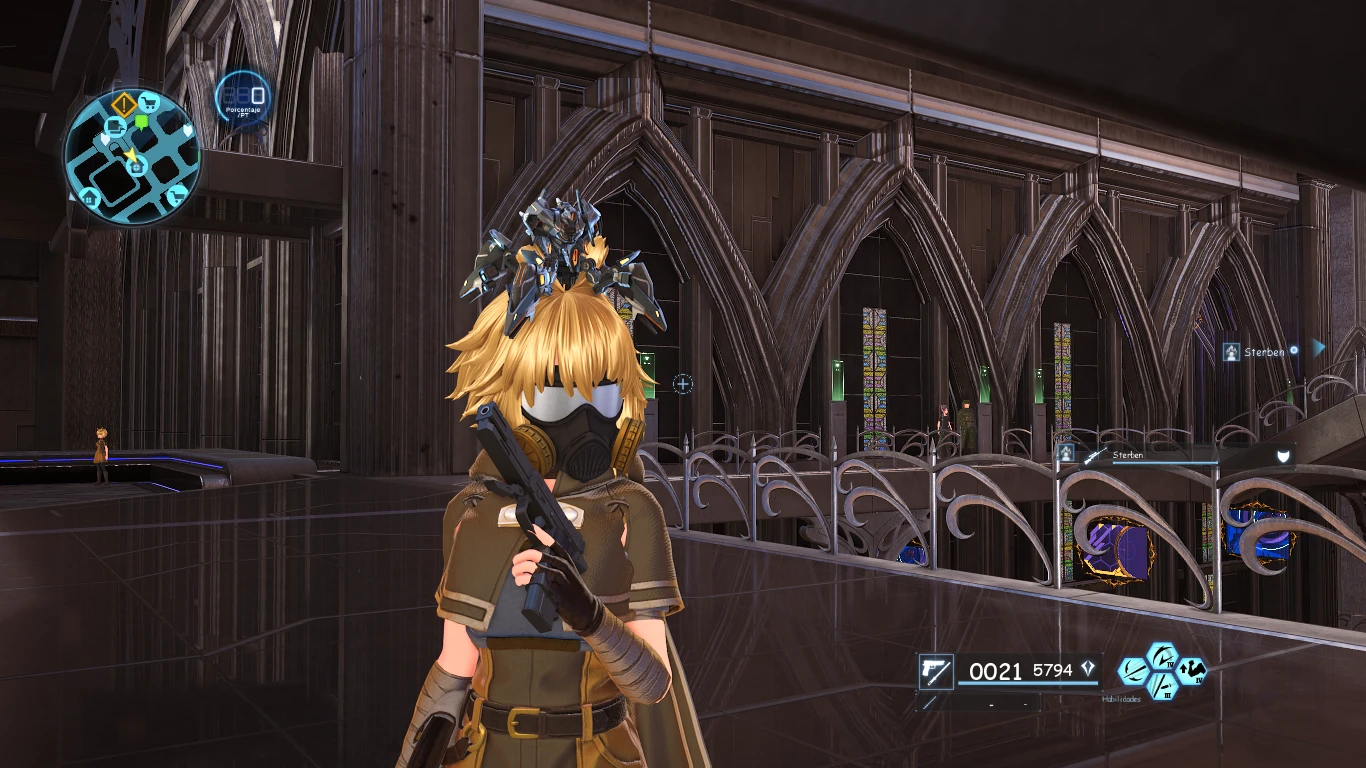Activate the flexed arm buff skill
This screenshot has height=768, width=1366.
click(x=1192, y=670)
